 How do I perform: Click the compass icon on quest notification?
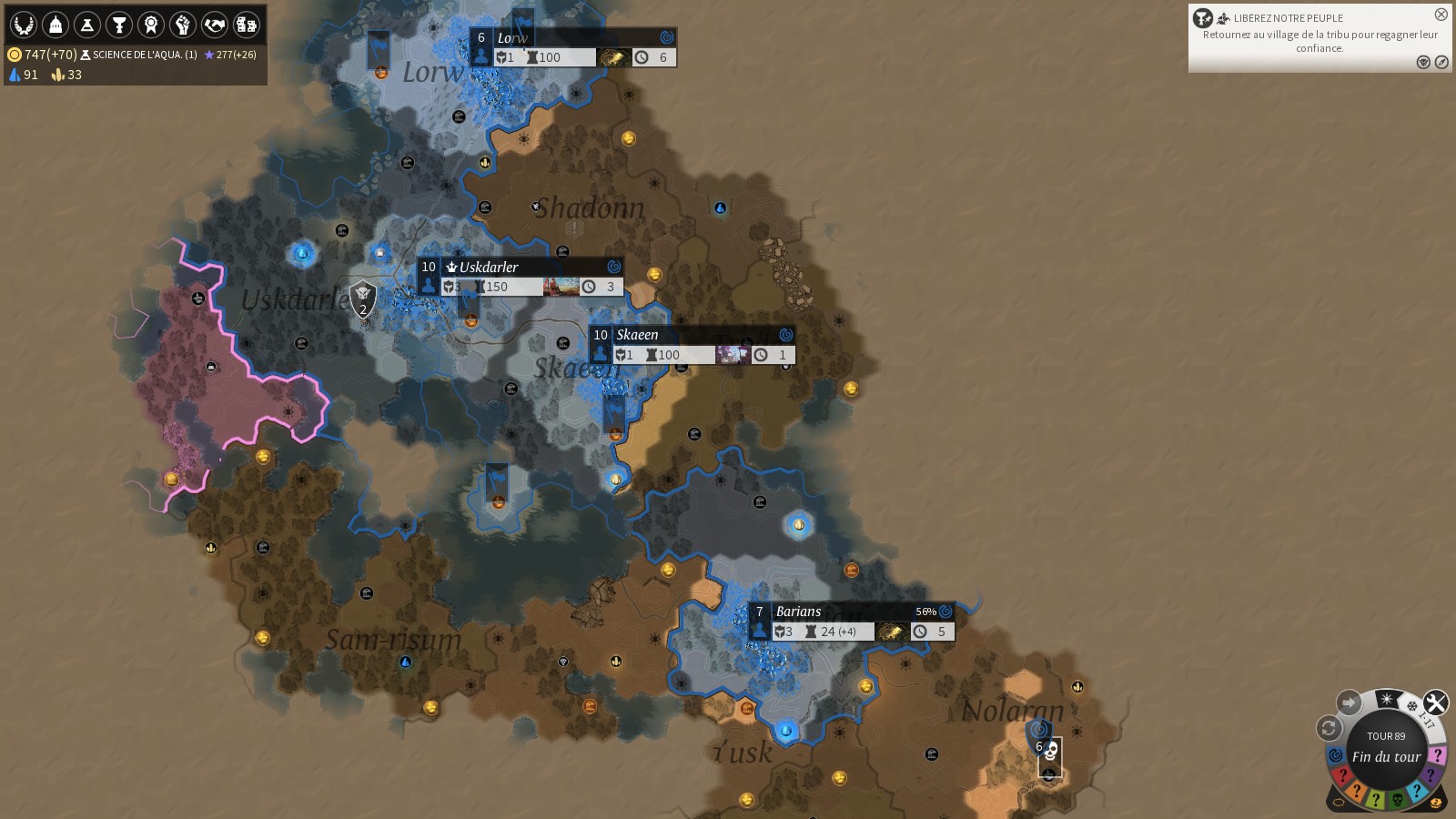[x=1441, y=62]
